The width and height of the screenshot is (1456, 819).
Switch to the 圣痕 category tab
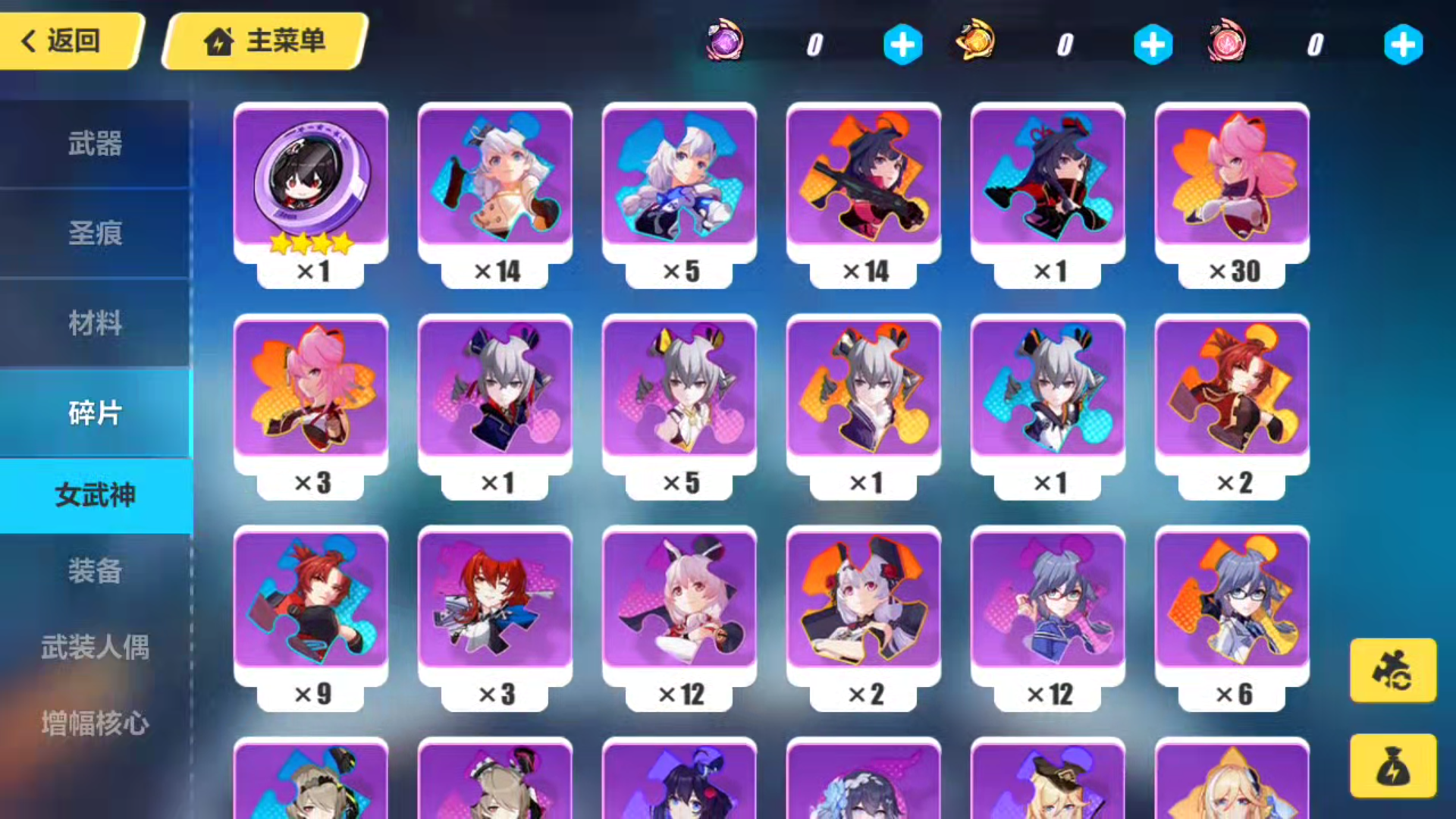(95, 234)
